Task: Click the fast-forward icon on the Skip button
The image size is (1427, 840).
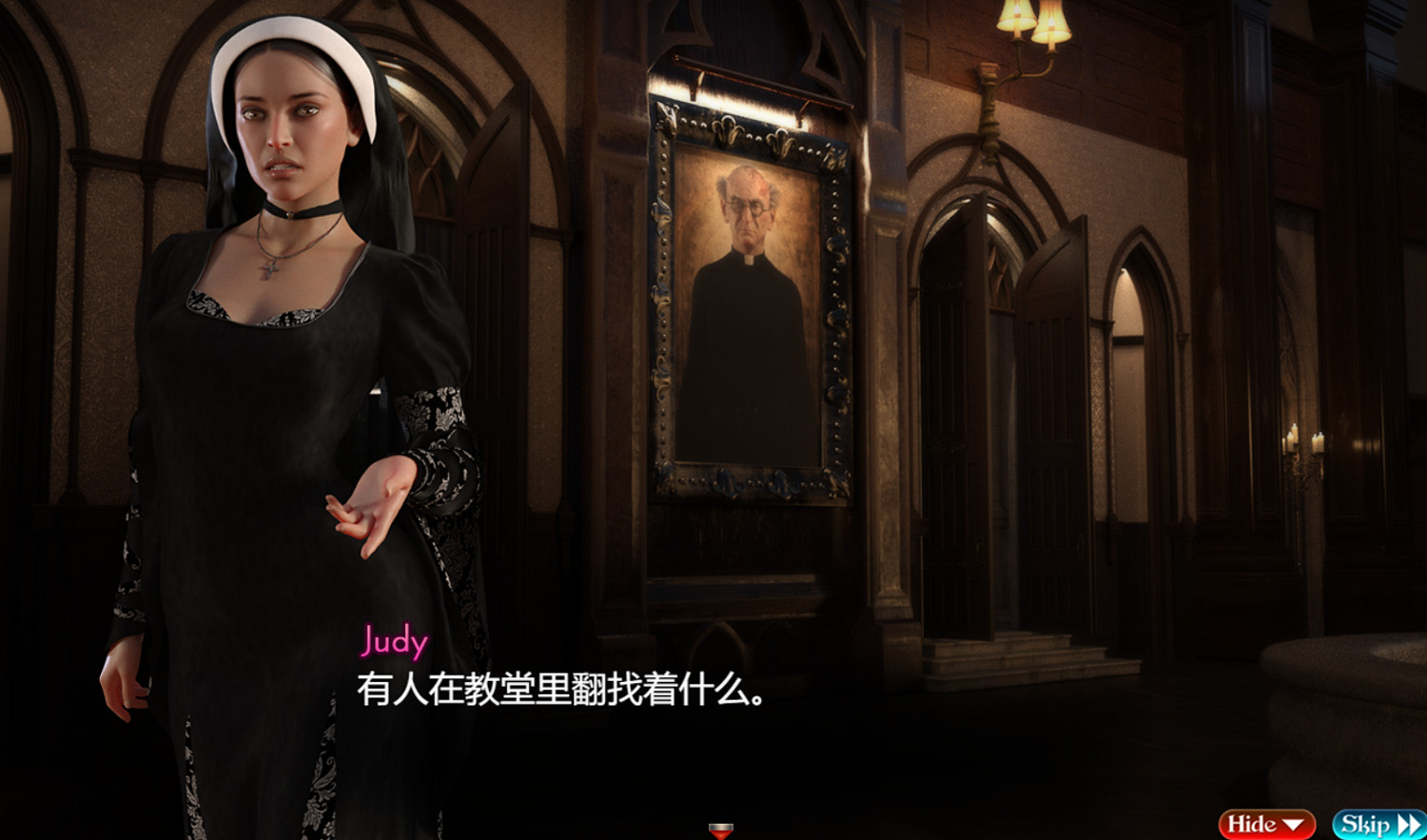Action: (1406, 822)
